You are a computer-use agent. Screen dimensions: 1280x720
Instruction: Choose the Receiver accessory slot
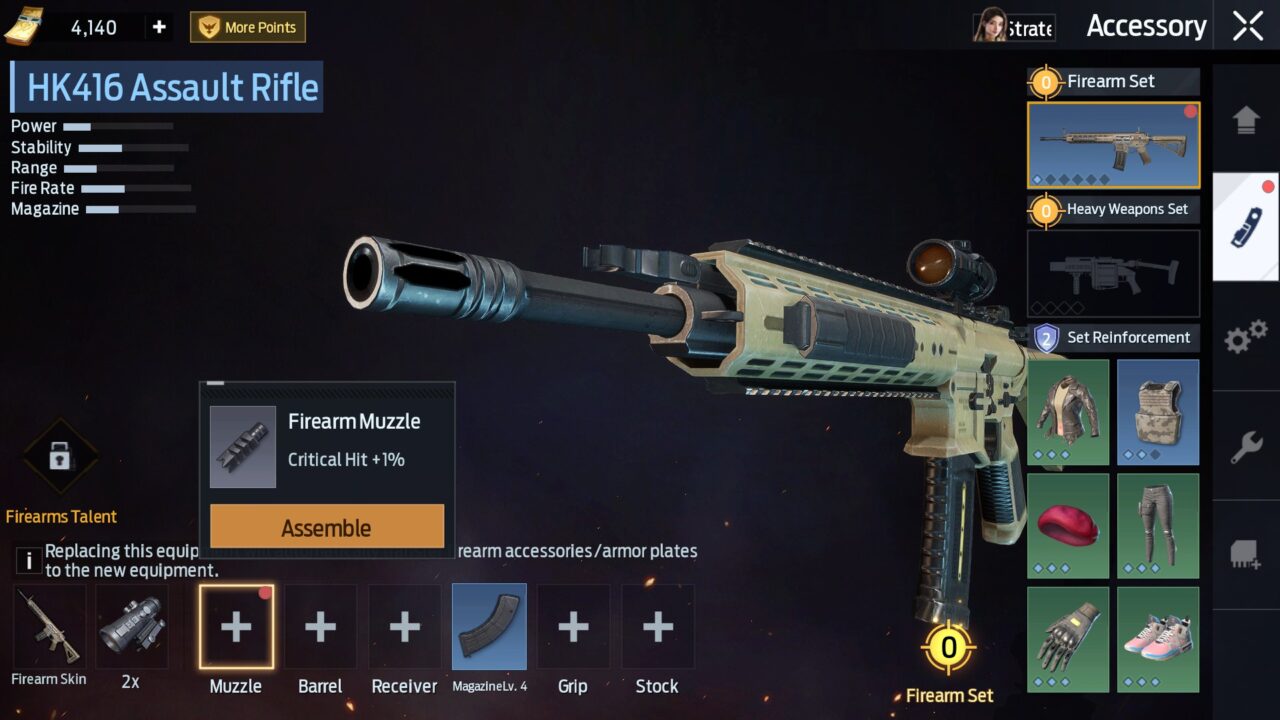point(404,627)
